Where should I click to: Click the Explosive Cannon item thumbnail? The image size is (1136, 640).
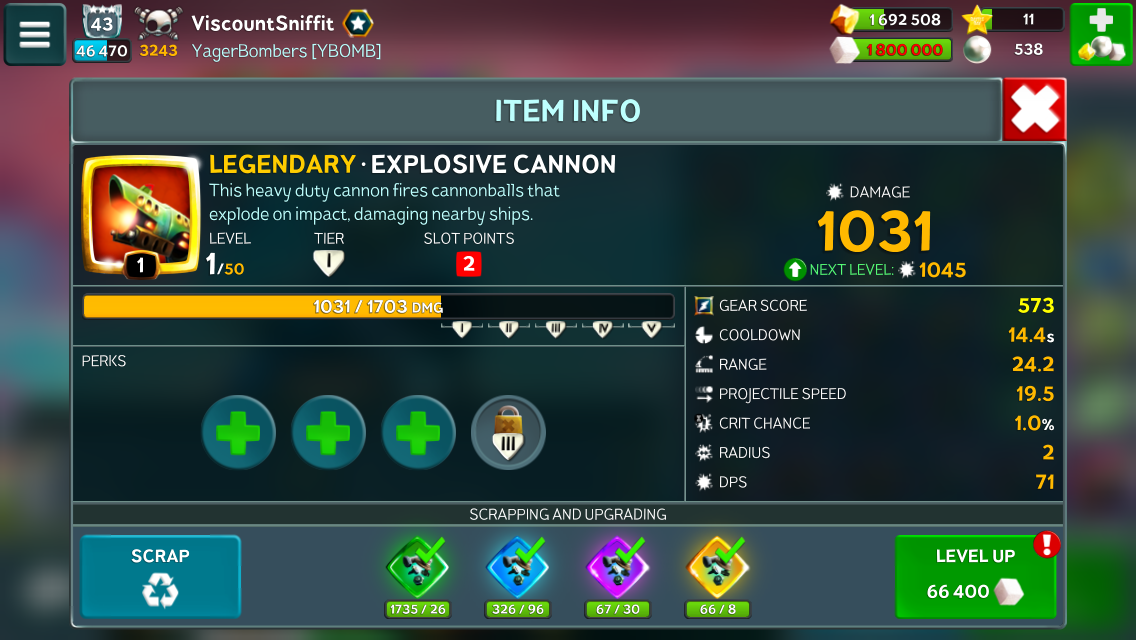(x=140, y=213)
